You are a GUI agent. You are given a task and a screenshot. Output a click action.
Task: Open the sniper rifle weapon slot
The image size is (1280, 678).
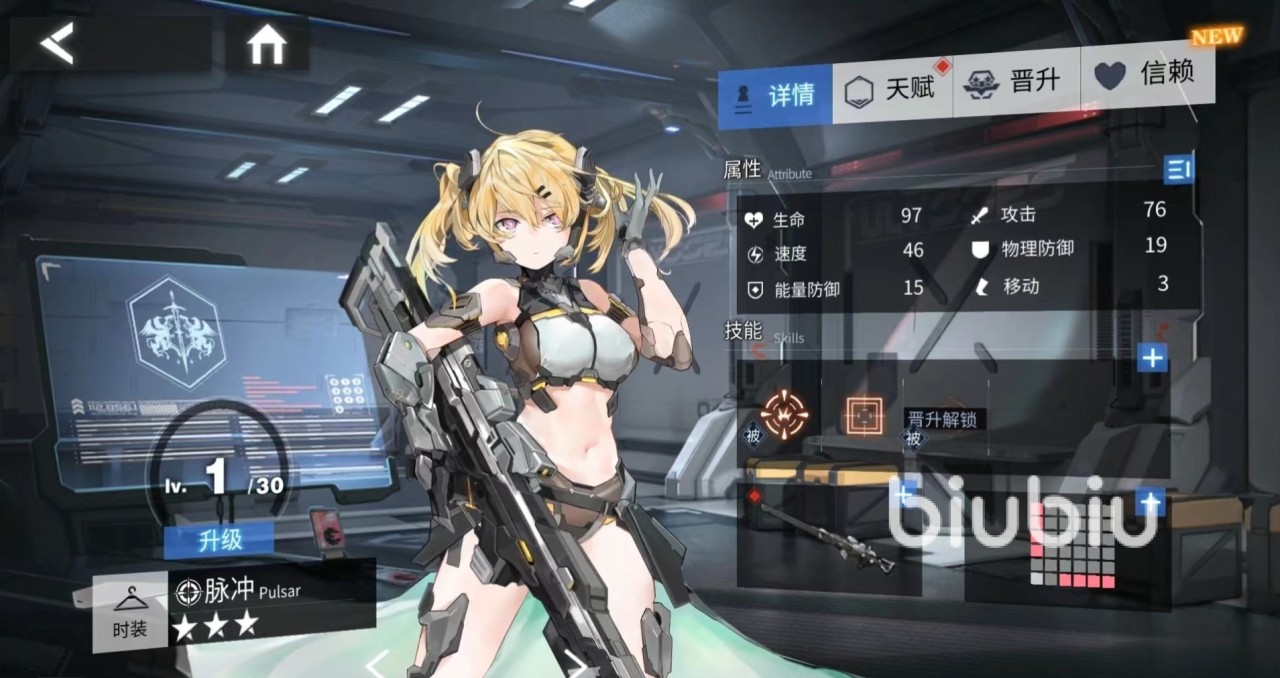pyautogui.click(x=829, y=539)
